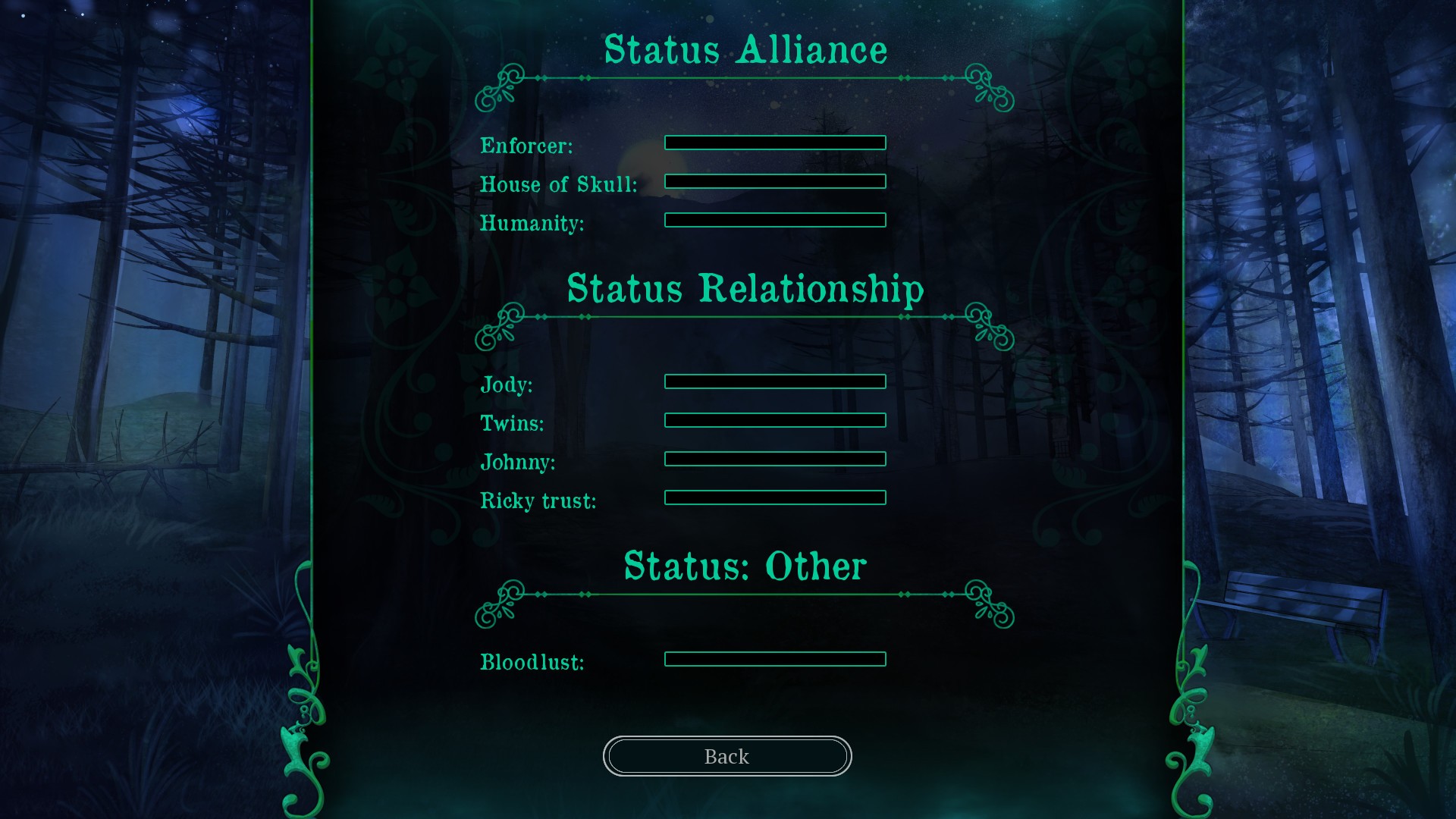Click the Jody relationship bar

point(774,381)
